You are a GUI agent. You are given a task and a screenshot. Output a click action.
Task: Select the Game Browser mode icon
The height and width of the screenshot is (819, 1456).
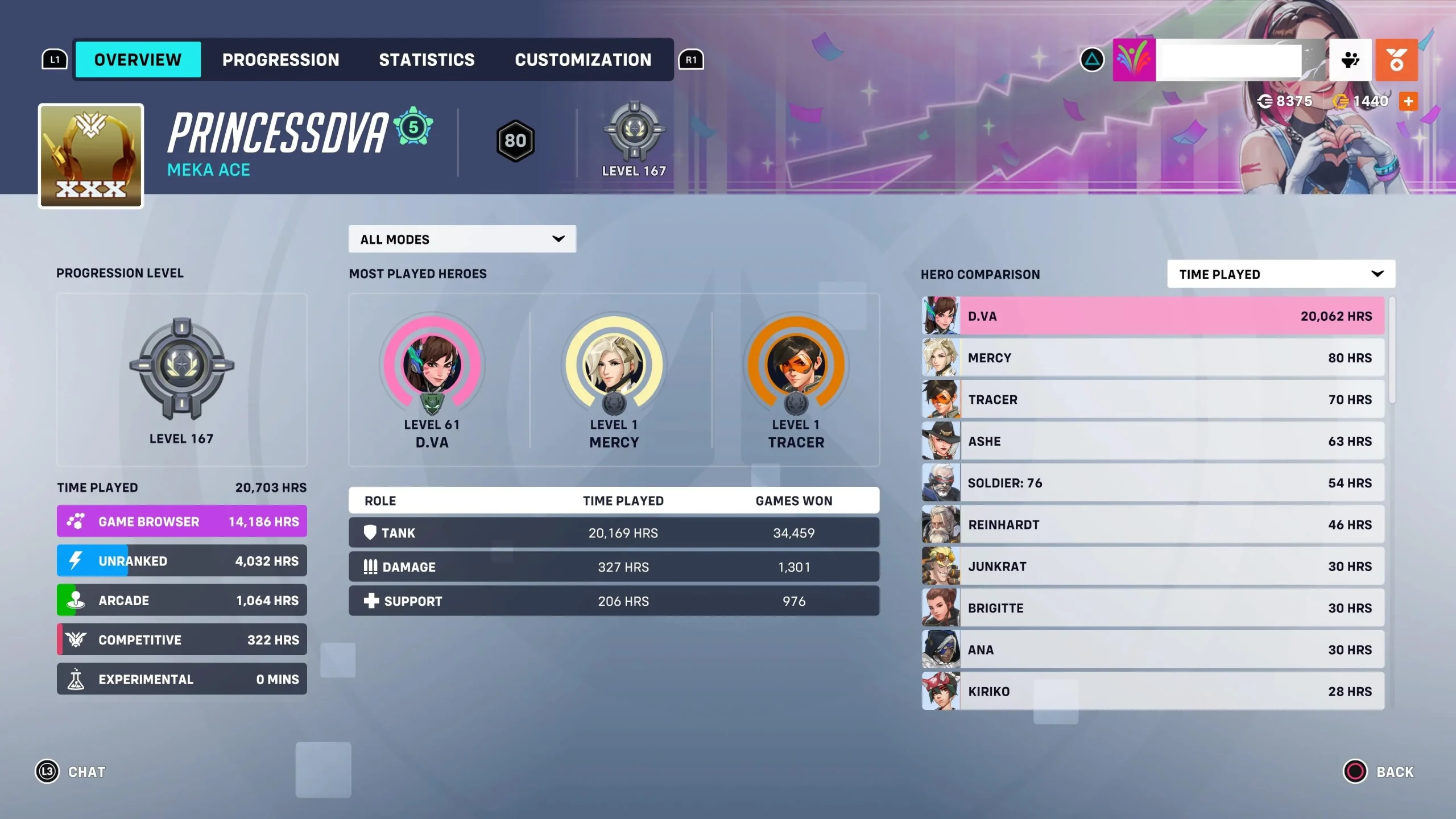pos(77,520)
